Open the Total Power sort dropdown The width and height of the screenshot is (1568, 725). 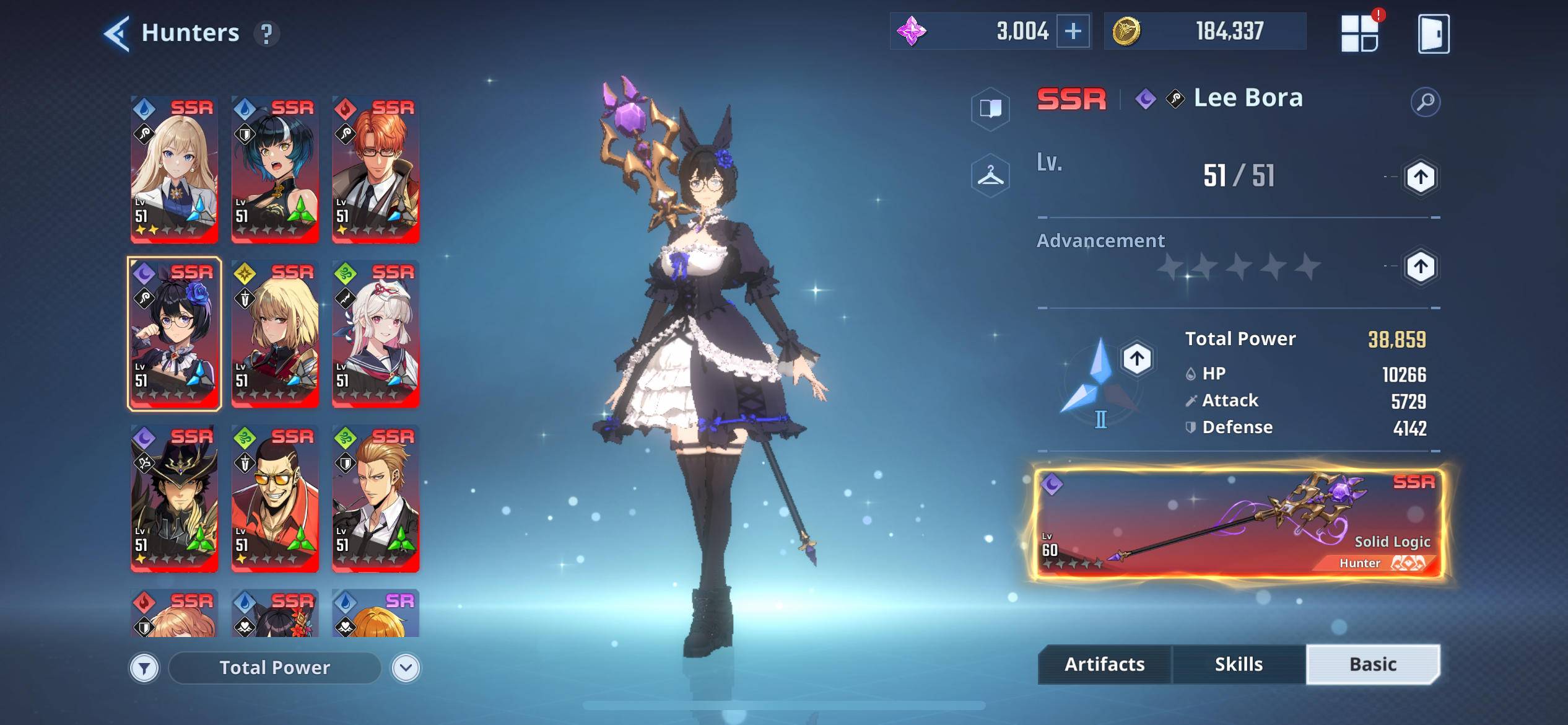point(406,668)
